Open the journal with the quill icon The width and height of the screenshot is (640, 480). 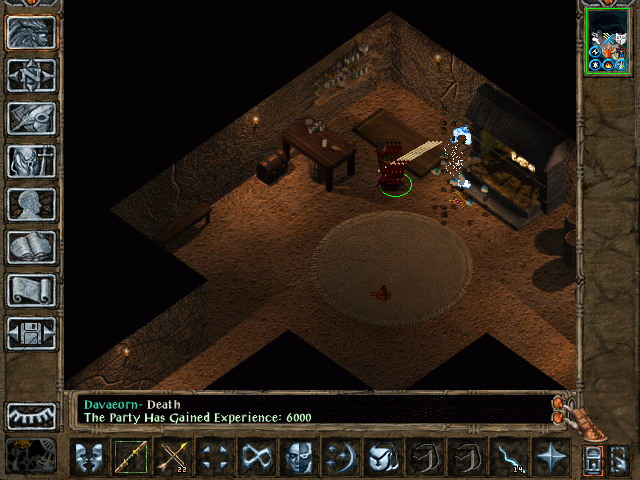pos(32,118)
